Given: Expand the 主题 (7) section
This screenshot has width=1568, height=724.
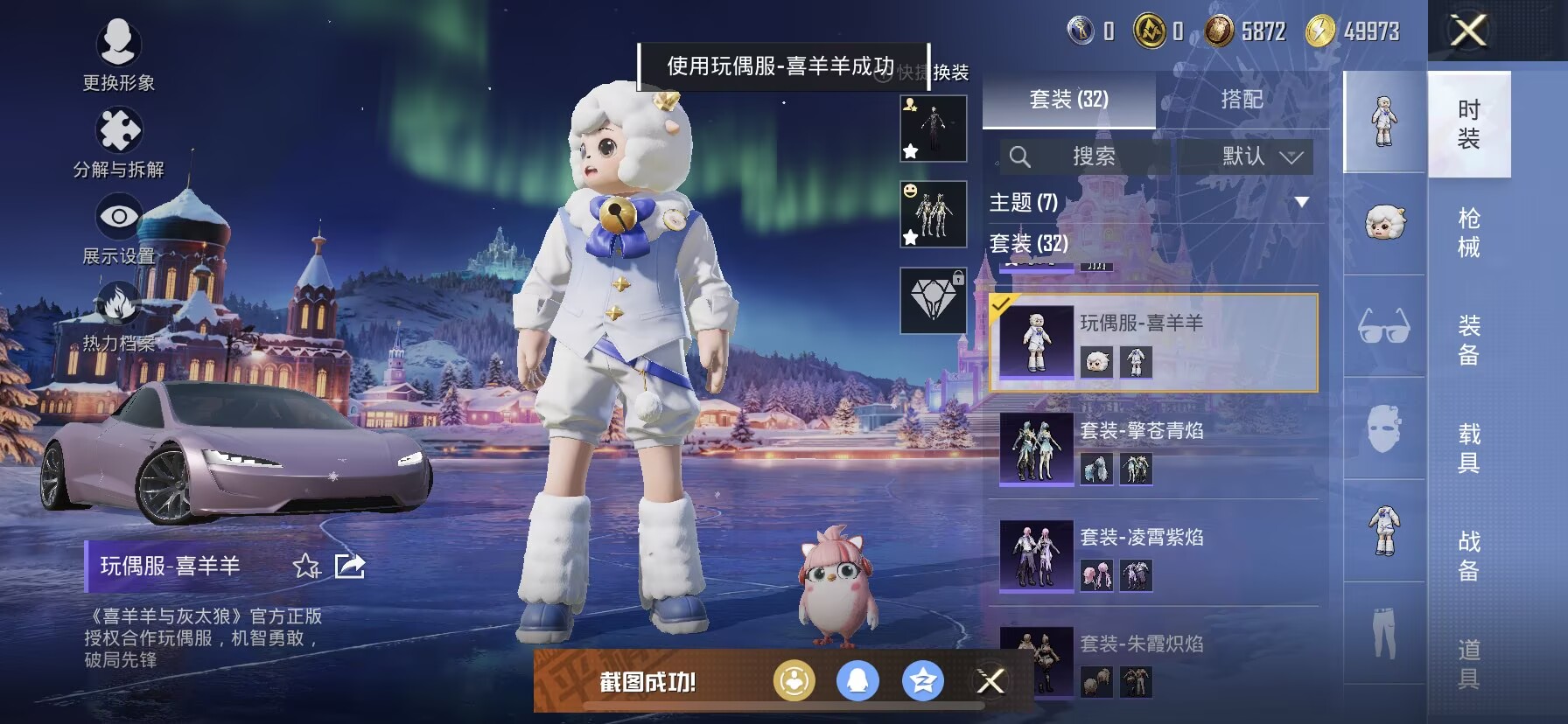Looking at the screenshot, I should click(x=1301, y=203).
